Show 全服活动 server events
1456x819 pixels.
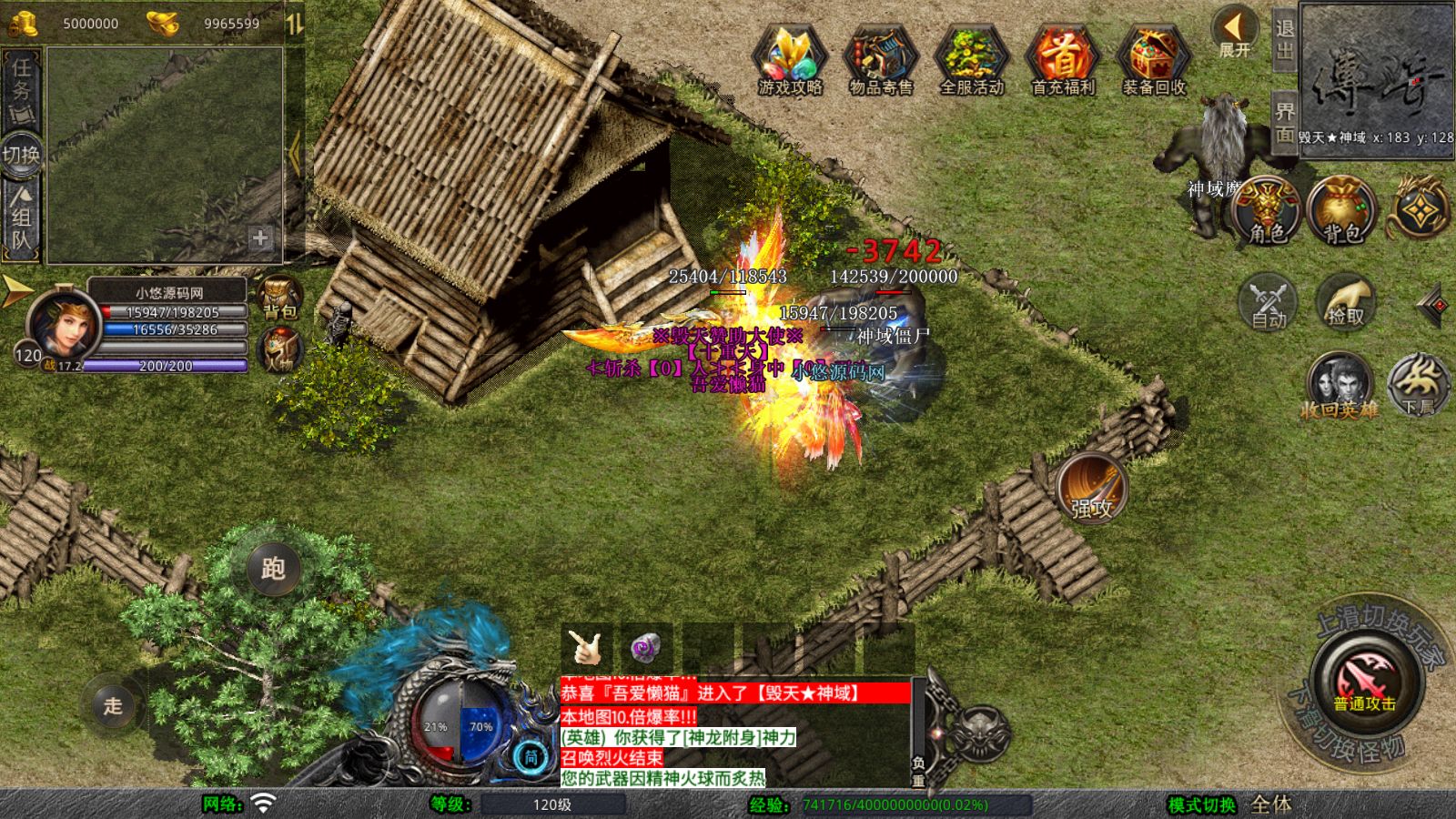pos(972,59)
